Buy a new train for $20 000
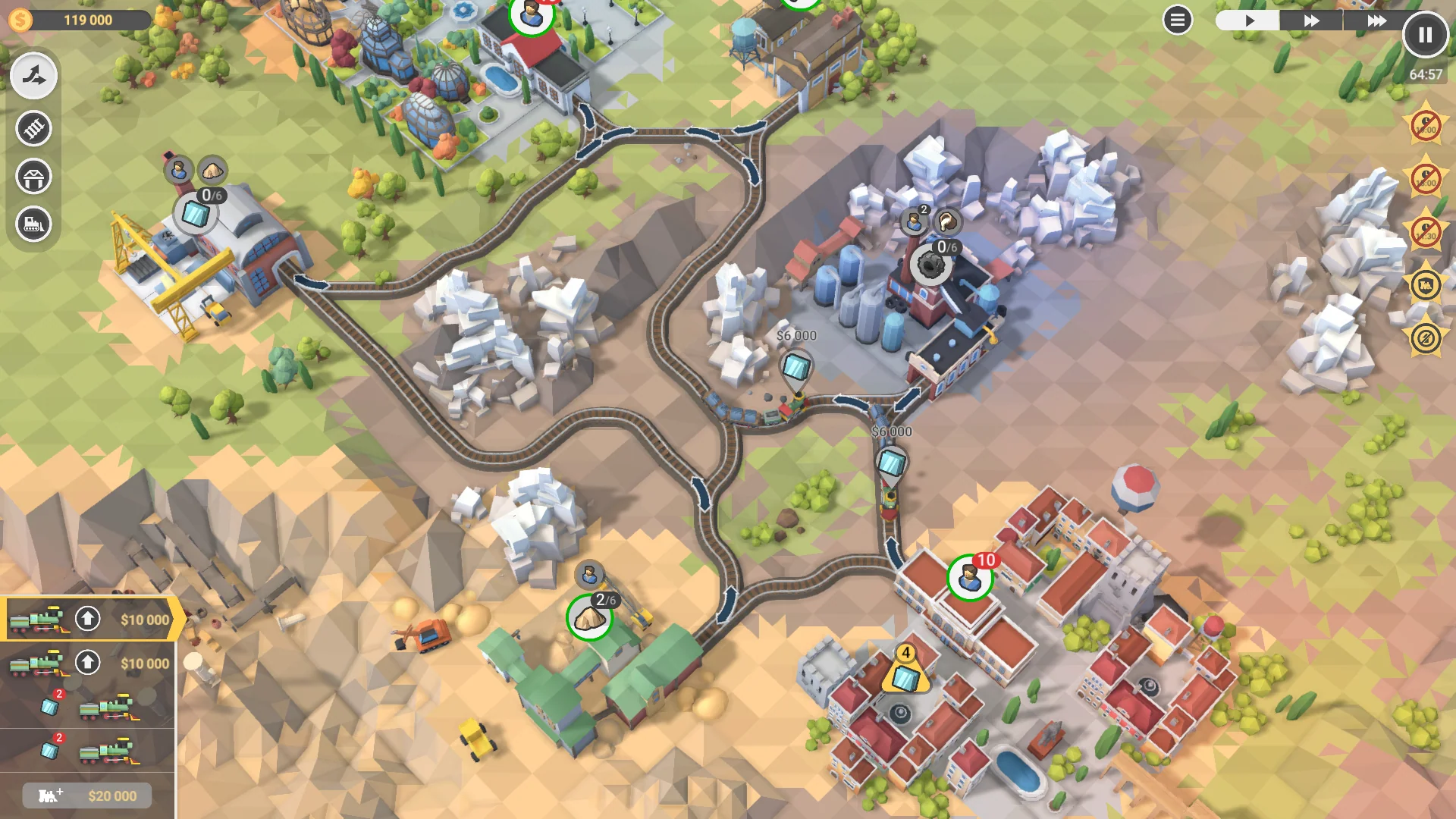1456x819 pixels. pyautogui.click(x=86, y=795)
